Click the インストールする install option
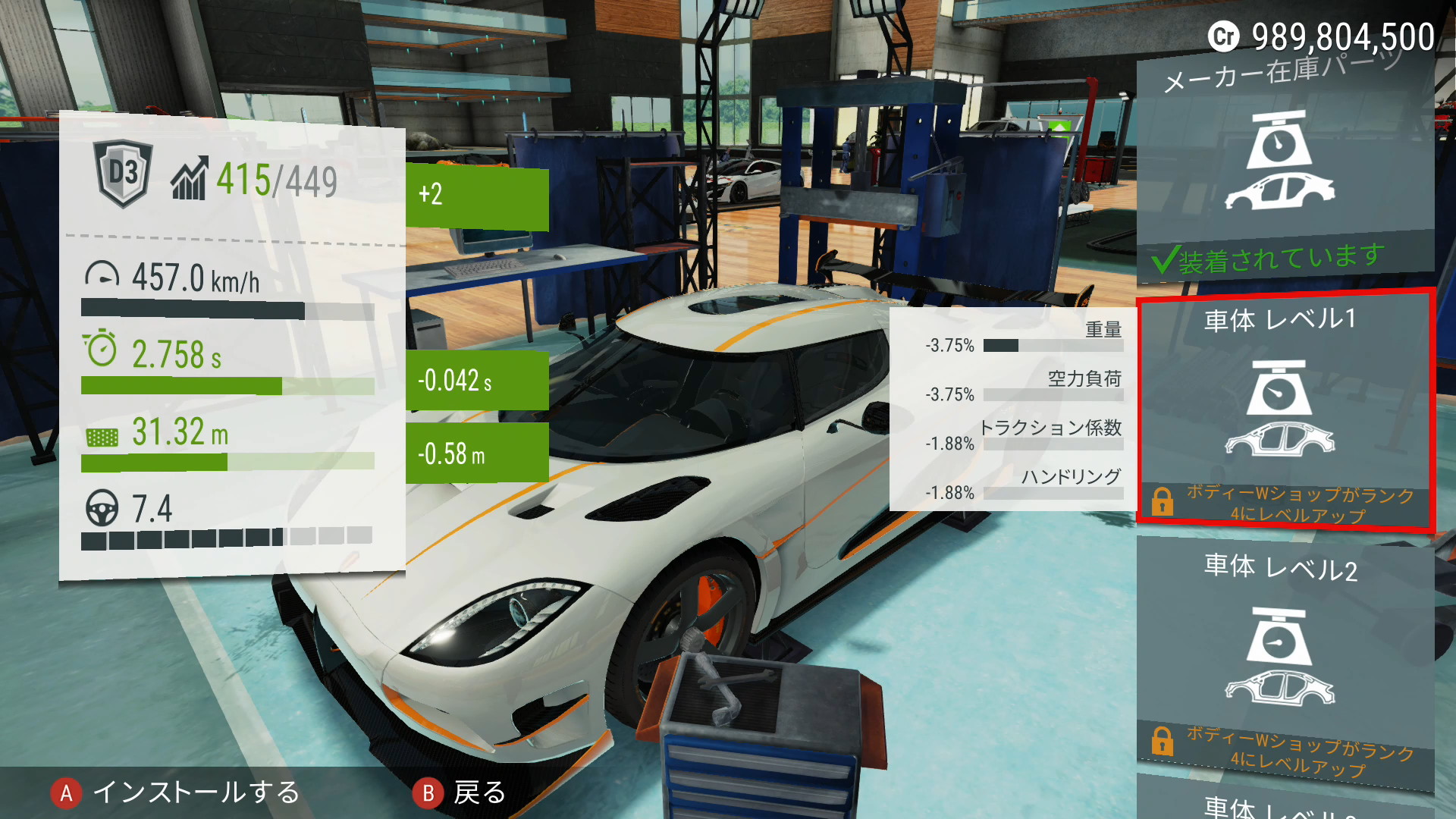Image resolution: width=1456 pixels, height=819 pixels. click(x=176, y=792)
